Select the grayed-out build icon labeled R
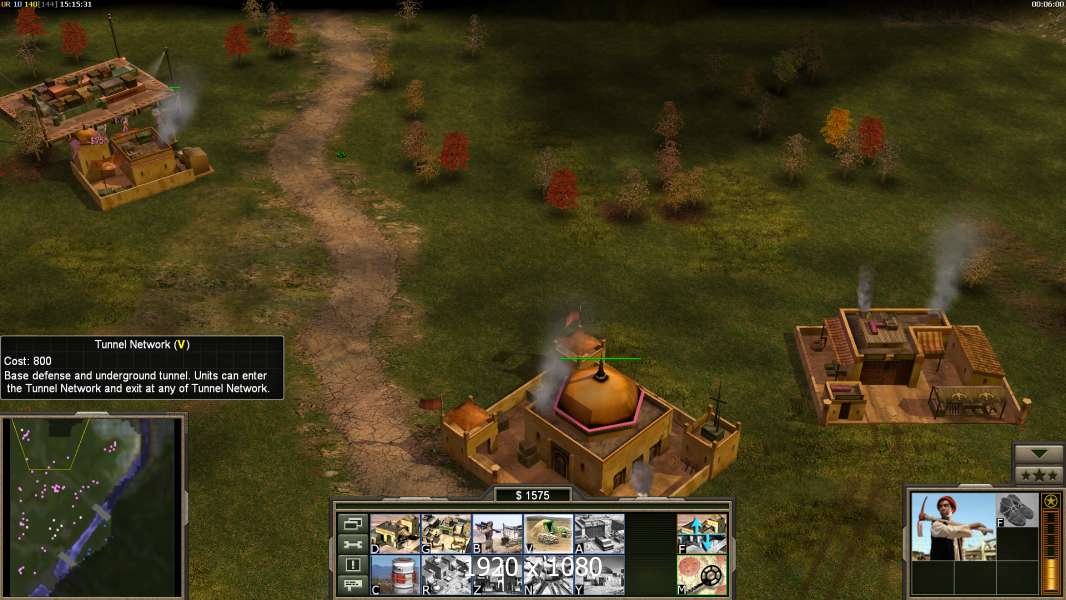Viewport: 1066px width, 600px height. point(446,574)
